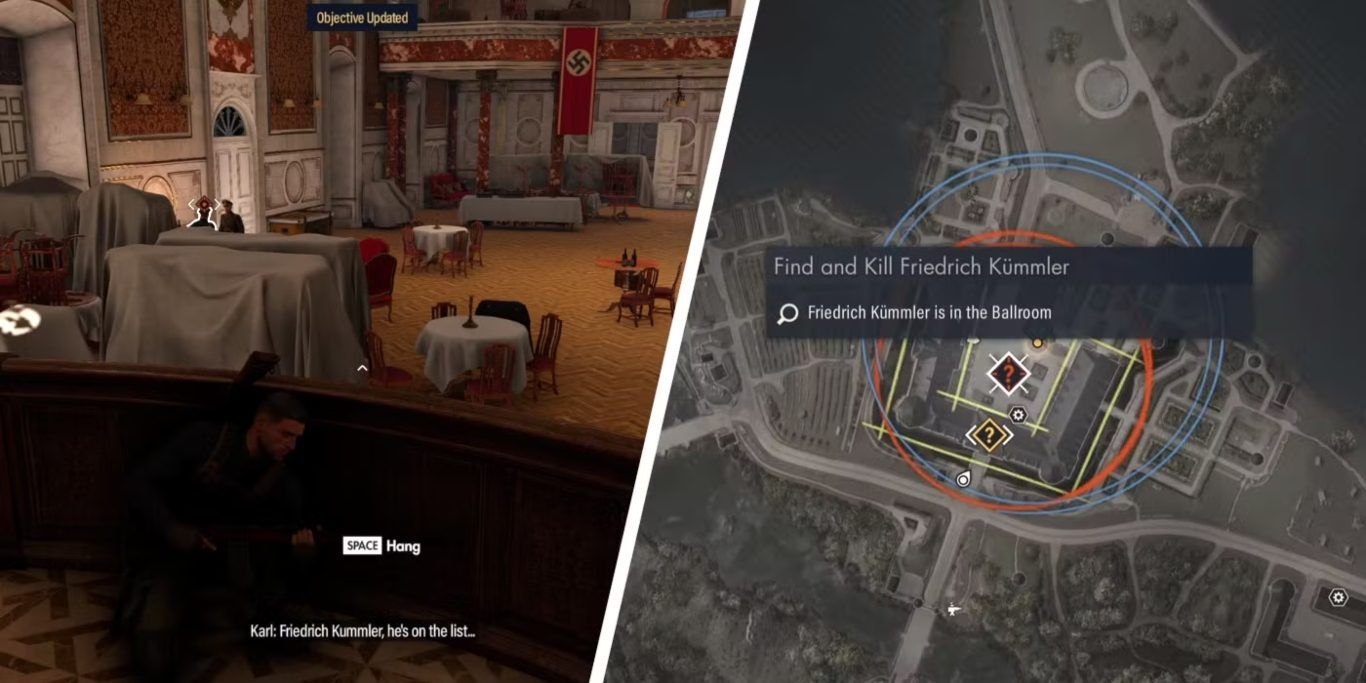Select the orange question mark diamond marker
Screen dimensions: 1366x683
pyautogui.click(x=989, y=433)
